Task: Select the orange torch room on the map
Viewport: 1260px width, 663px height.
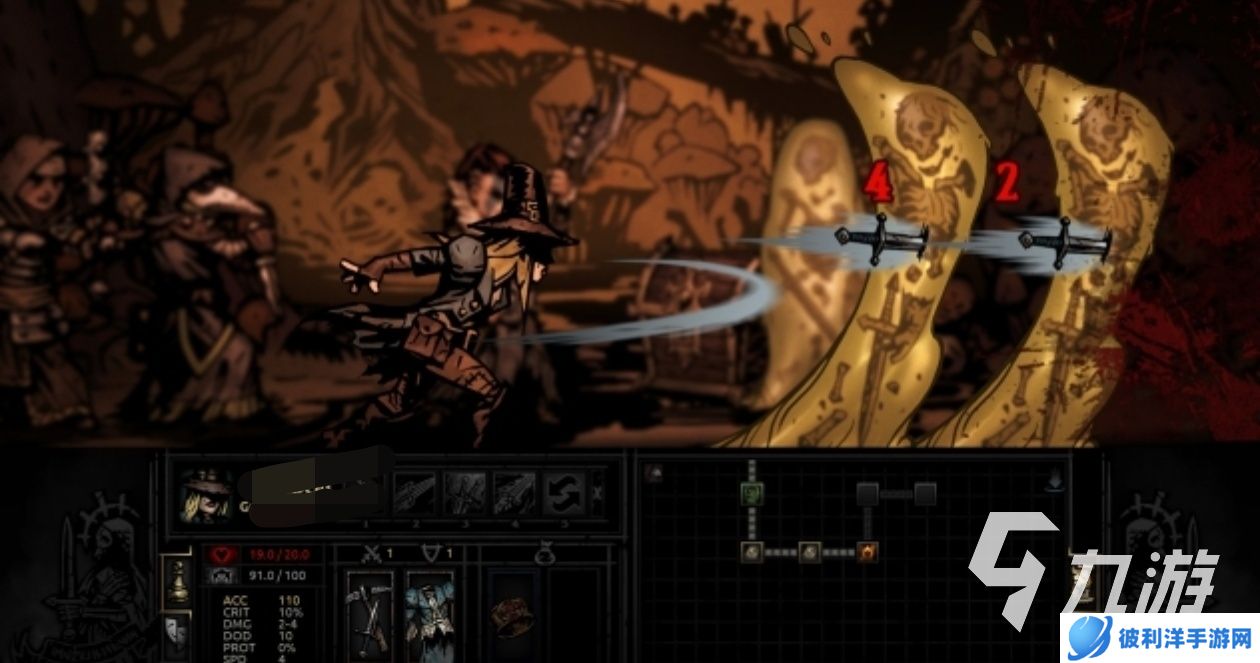Action: pyautogui.click(x=867, y=551)
